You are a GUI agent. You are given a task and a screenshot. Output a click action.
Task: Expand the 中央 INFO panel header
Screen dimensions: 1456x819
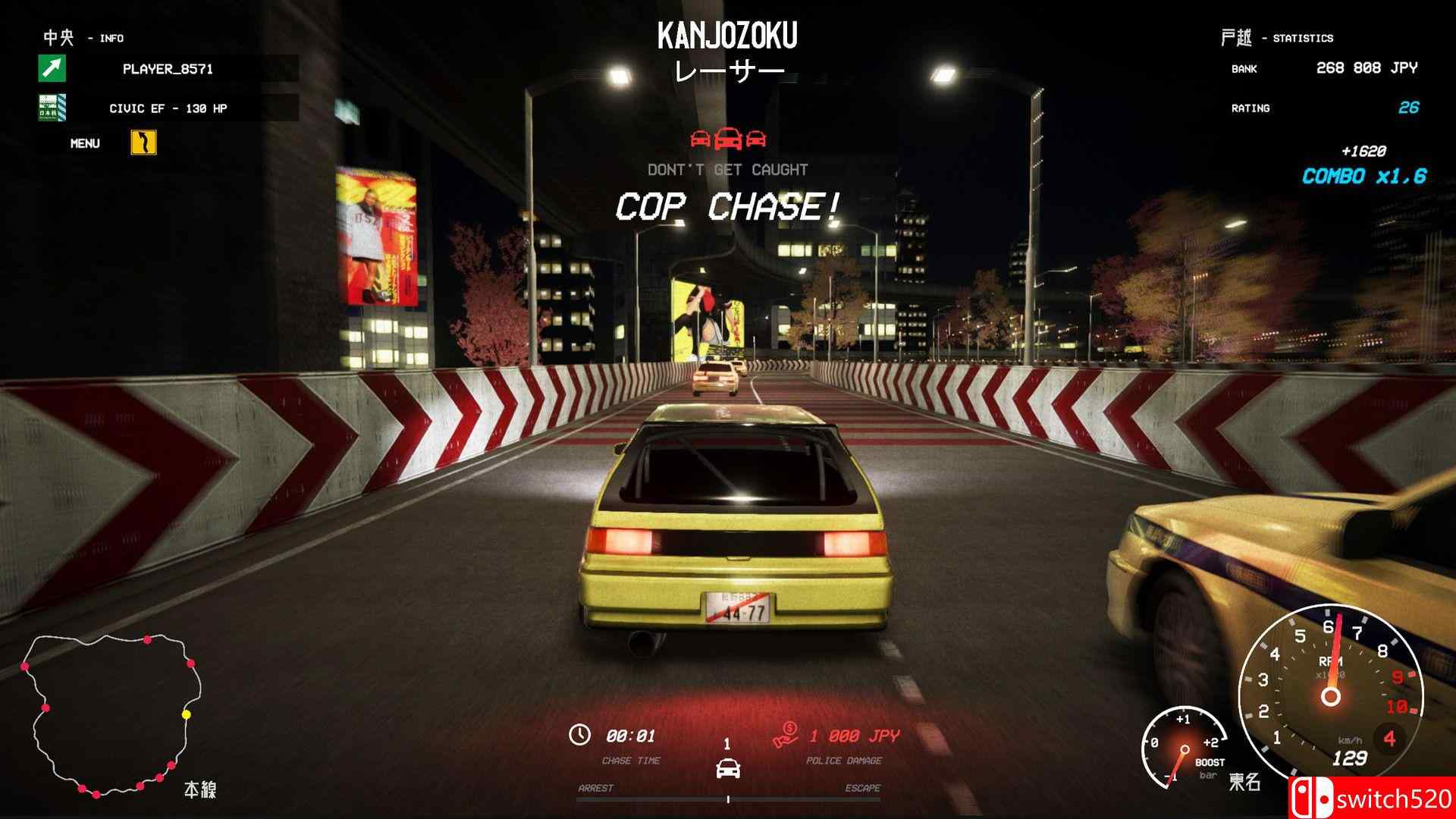tap(76, 36)
